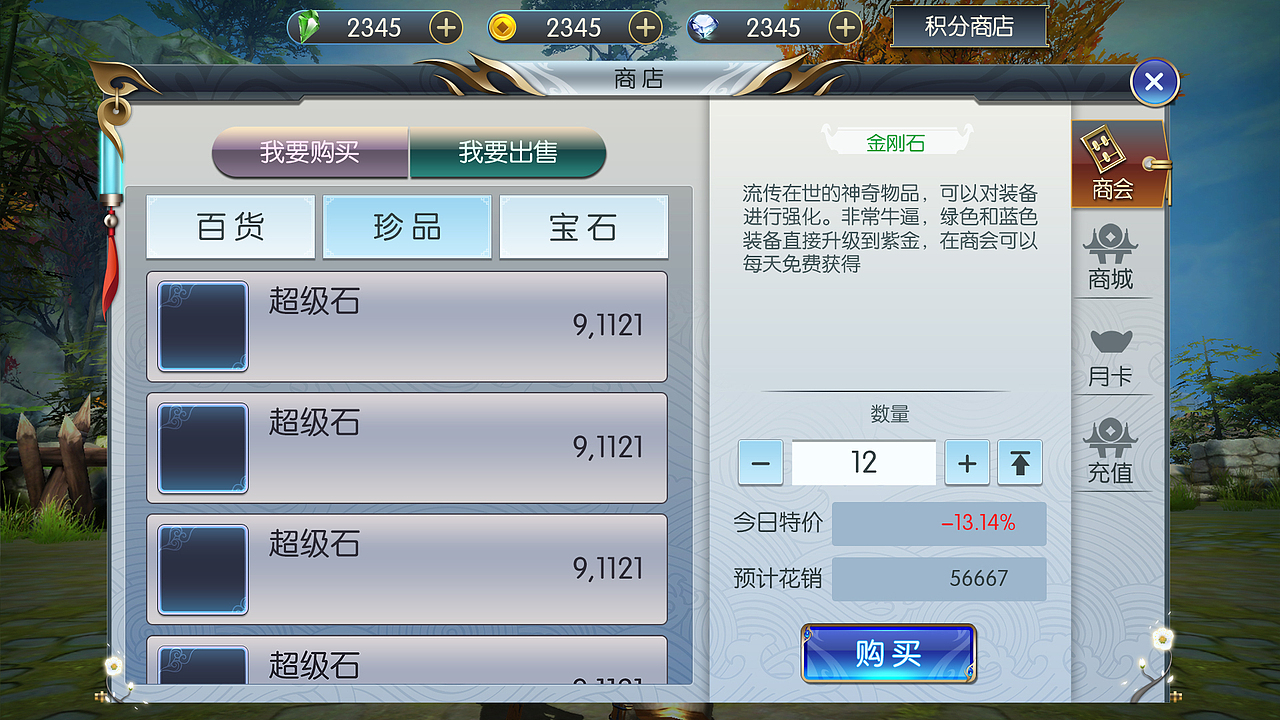
Task: Switch to the 我要购买 tab
Action: [x=310, y=153]
